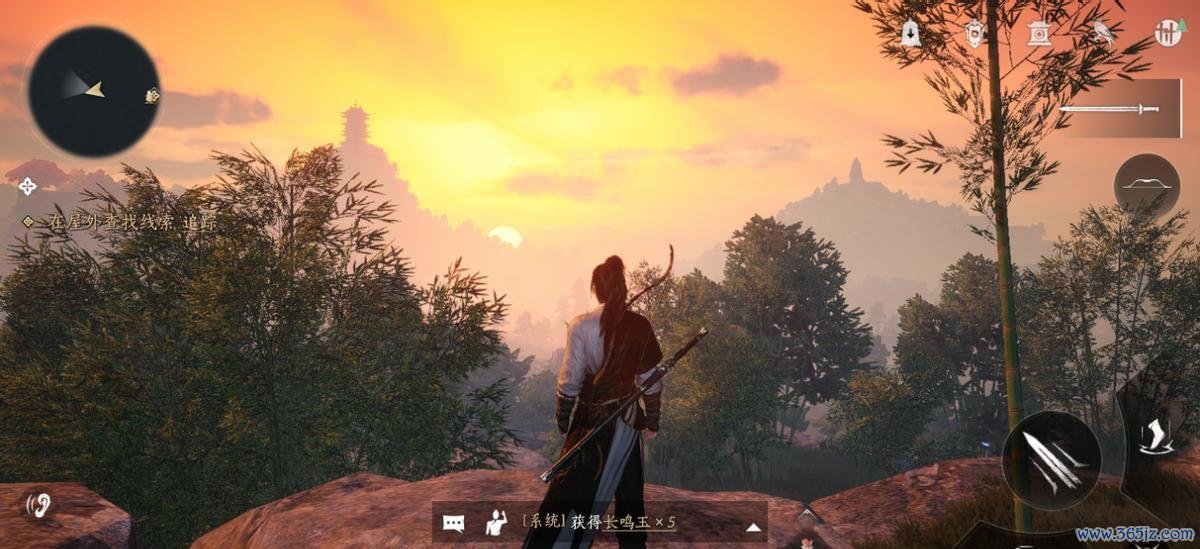Activate the sword slash attack button
1200x549 pixels.
[1051, 461]
